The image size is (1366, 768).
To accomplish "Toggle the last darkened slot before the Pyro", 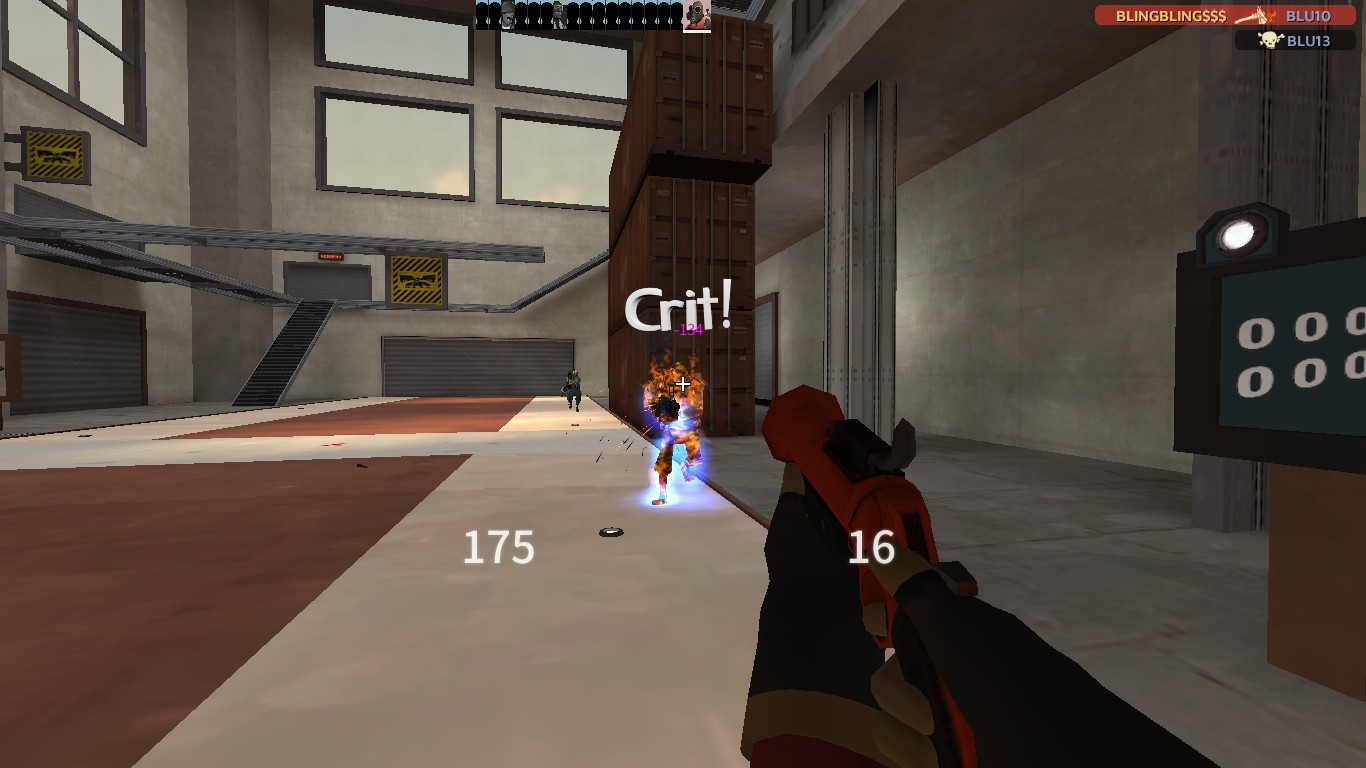I will point(675,13).
